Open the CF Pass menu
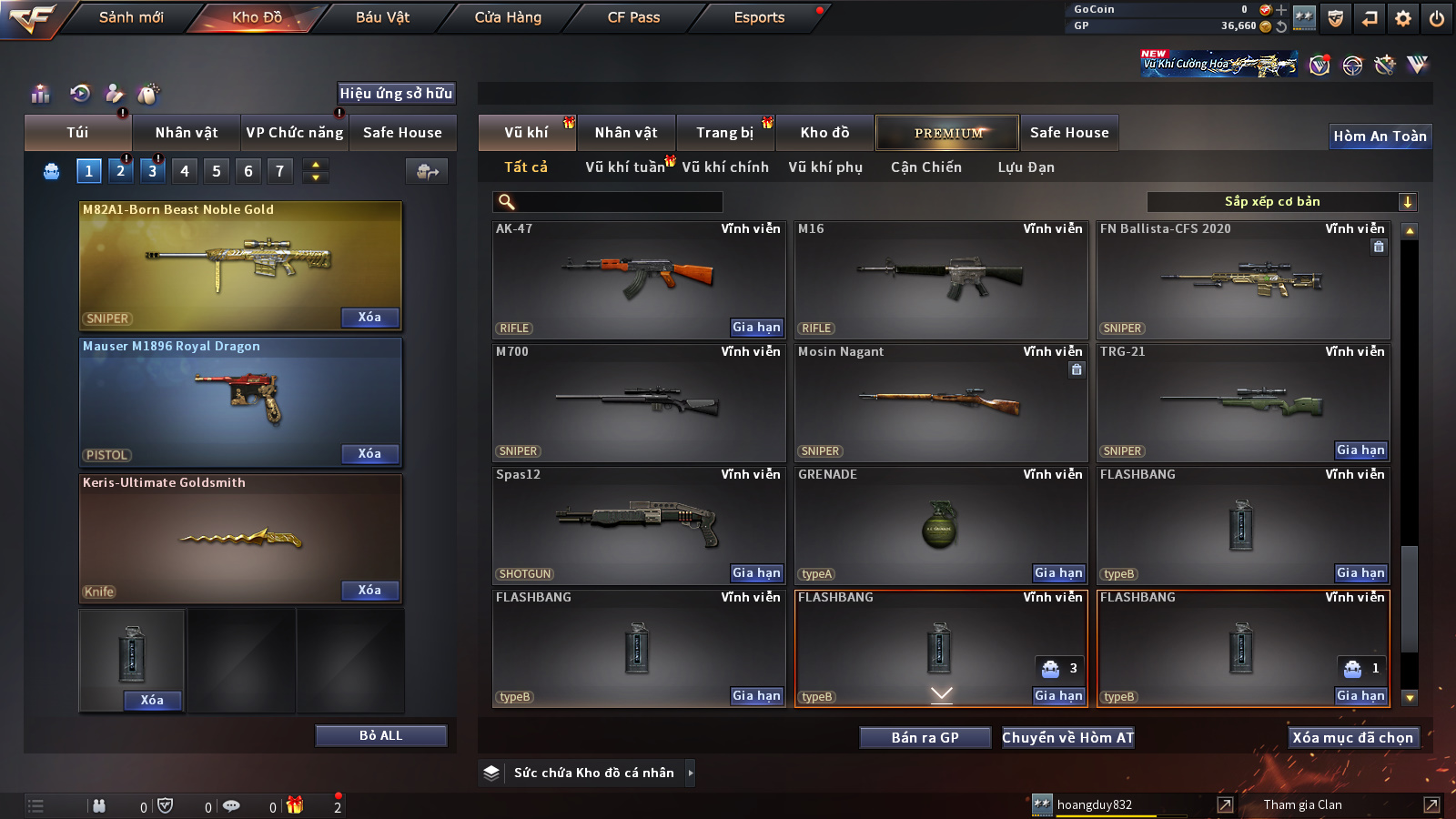 pos(633,17)
